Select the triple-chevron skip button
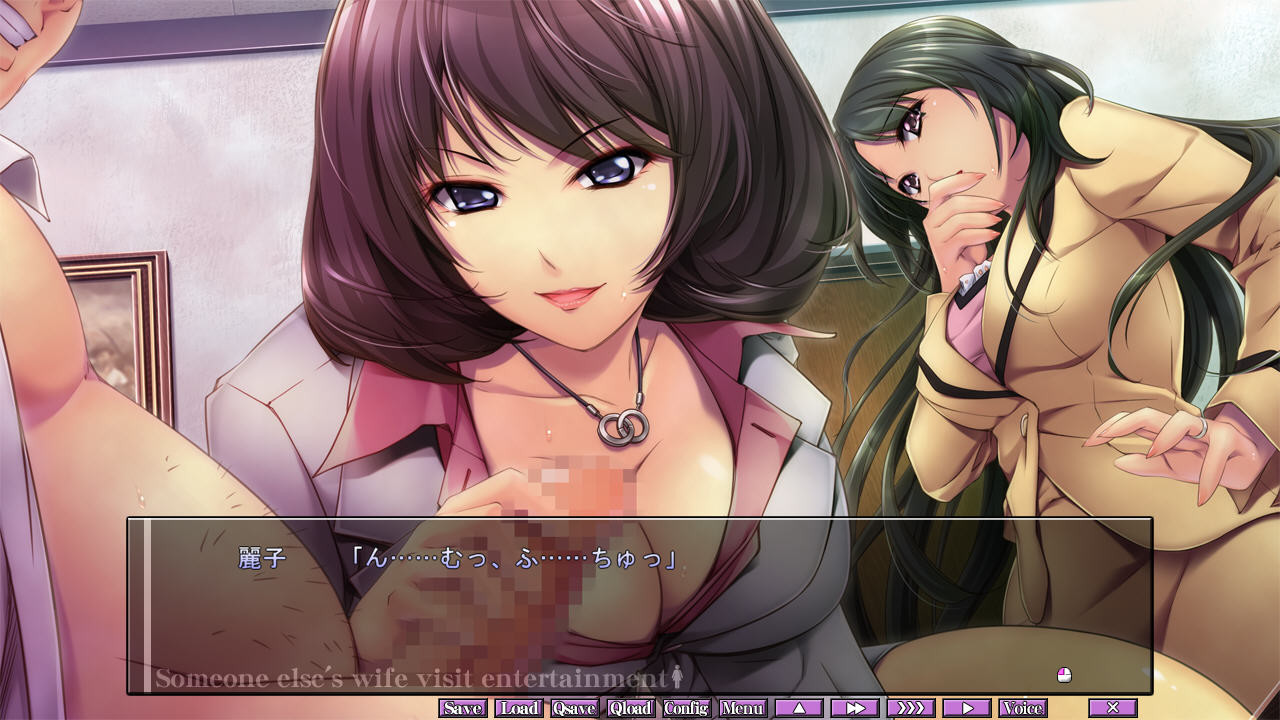 pyautogui.click(x=911, y=708)
